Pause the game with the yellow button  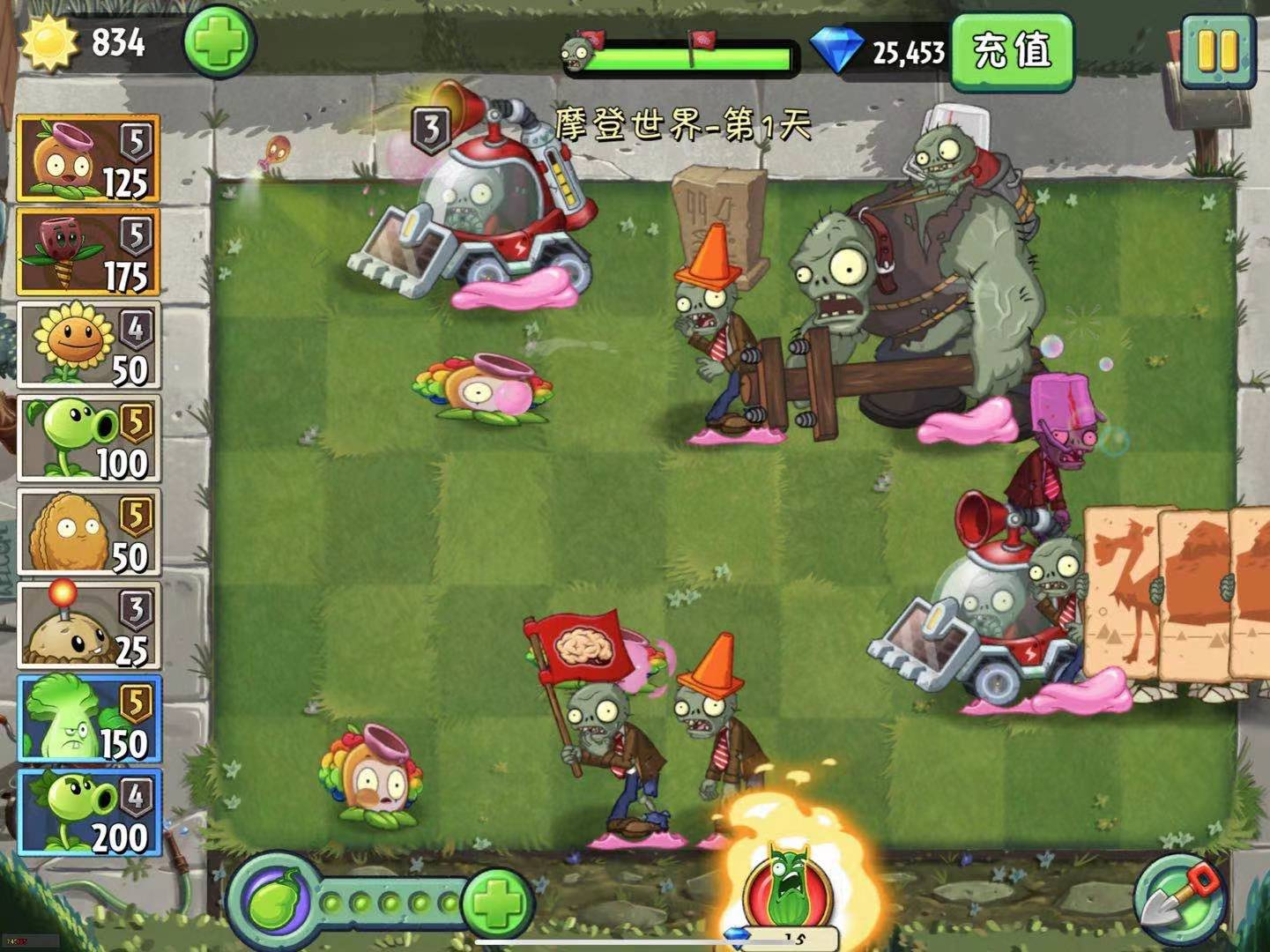[x=1220, y=52]
